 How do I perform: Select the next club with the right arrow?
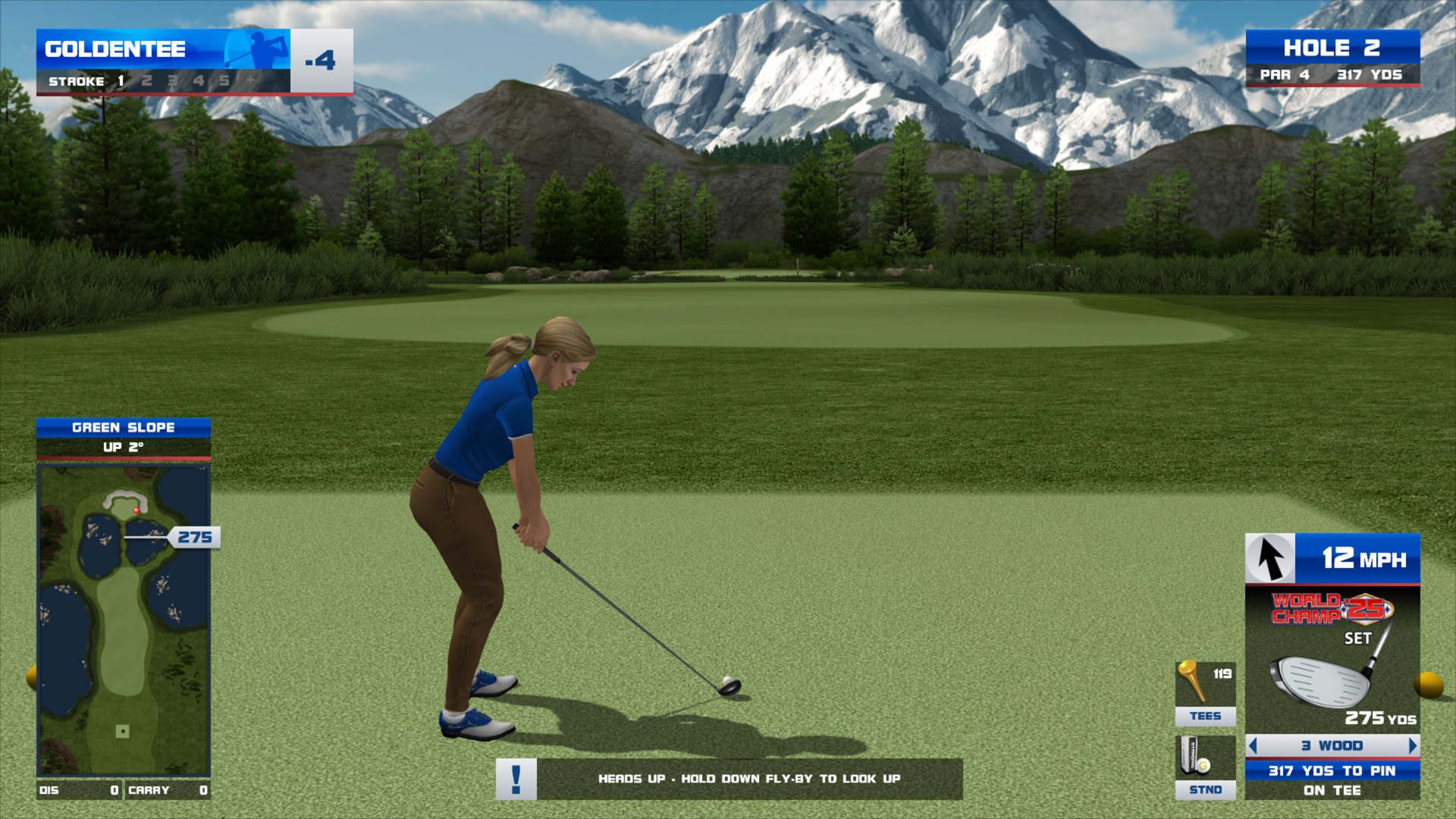tap(1412, 746)
